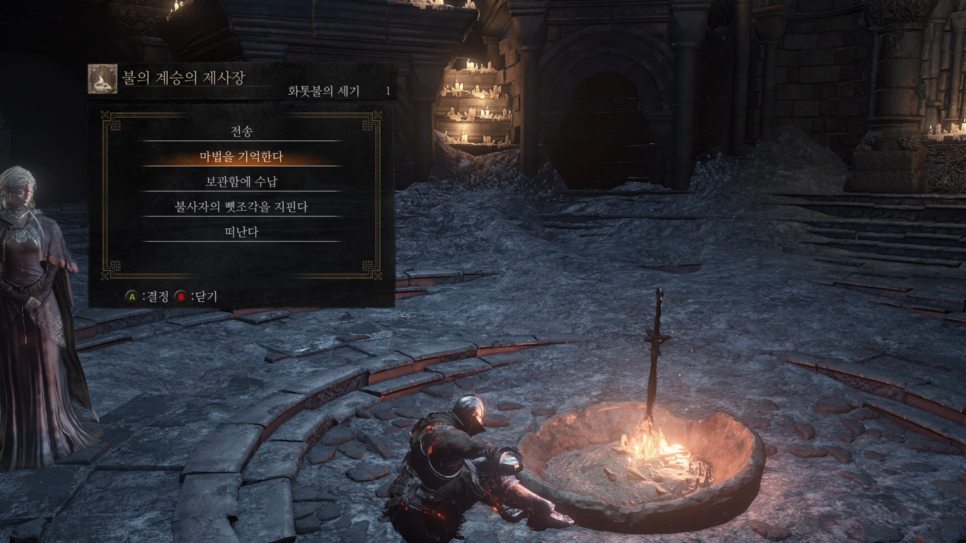Open 보관함에 수납 storage option
The width and height of the screenshot is (966, 543).
[x=241, y=182]
